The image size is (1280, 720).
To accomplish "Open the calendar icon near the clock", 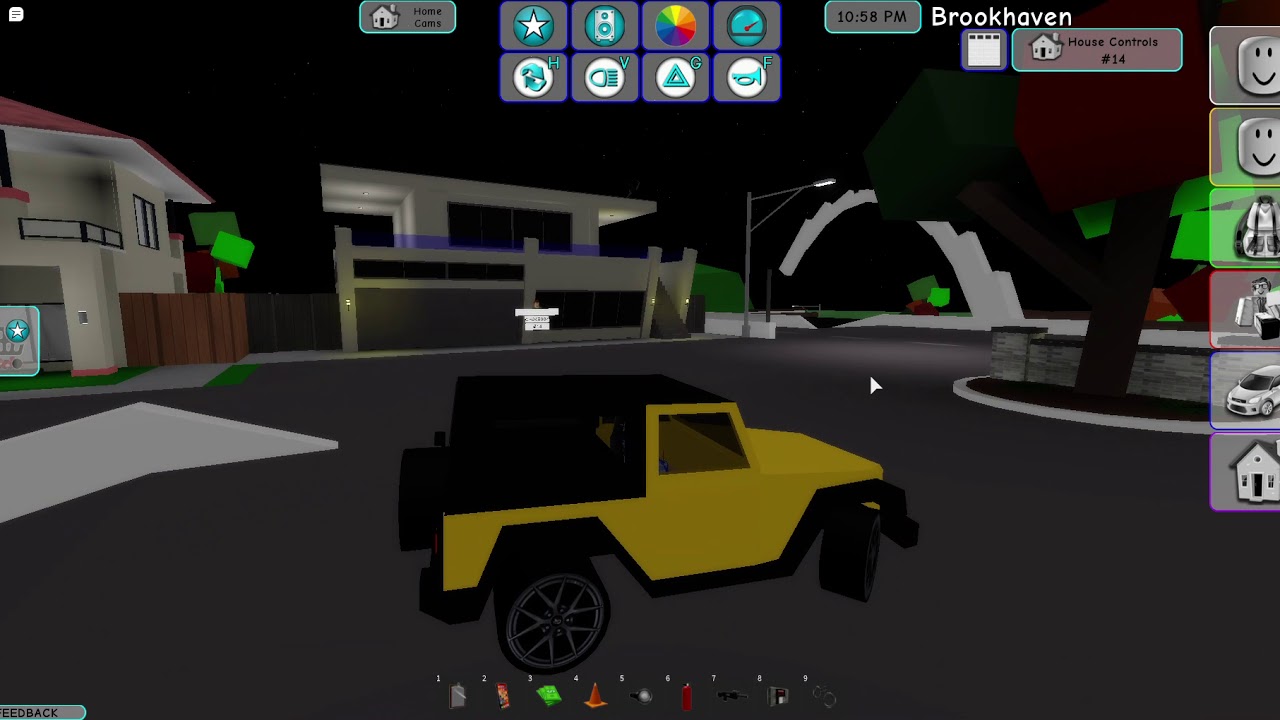I will [983, 48].
